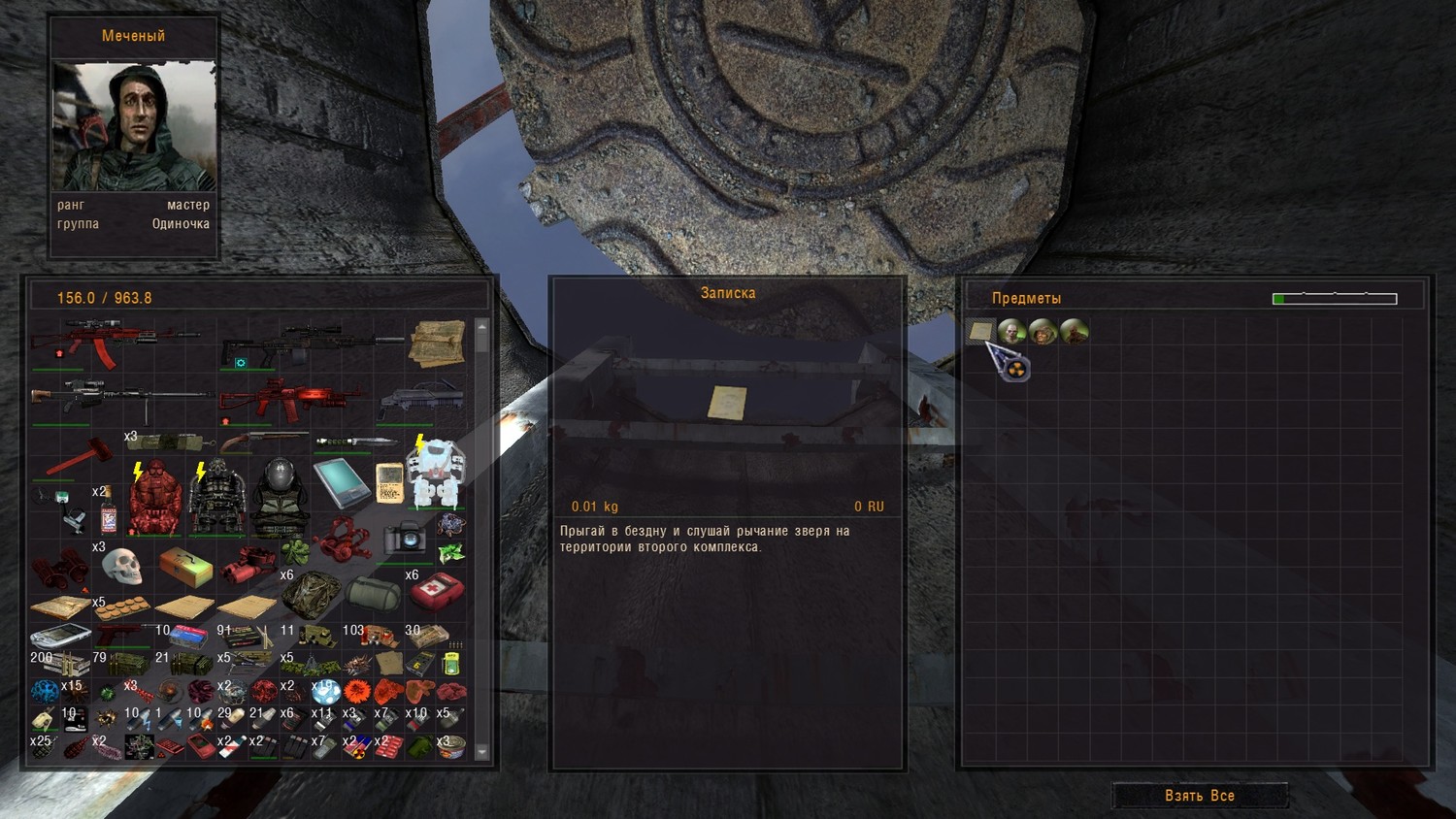Select the hooded stalker face token
Screen dimensions: 1456x819
[1042, 332]
